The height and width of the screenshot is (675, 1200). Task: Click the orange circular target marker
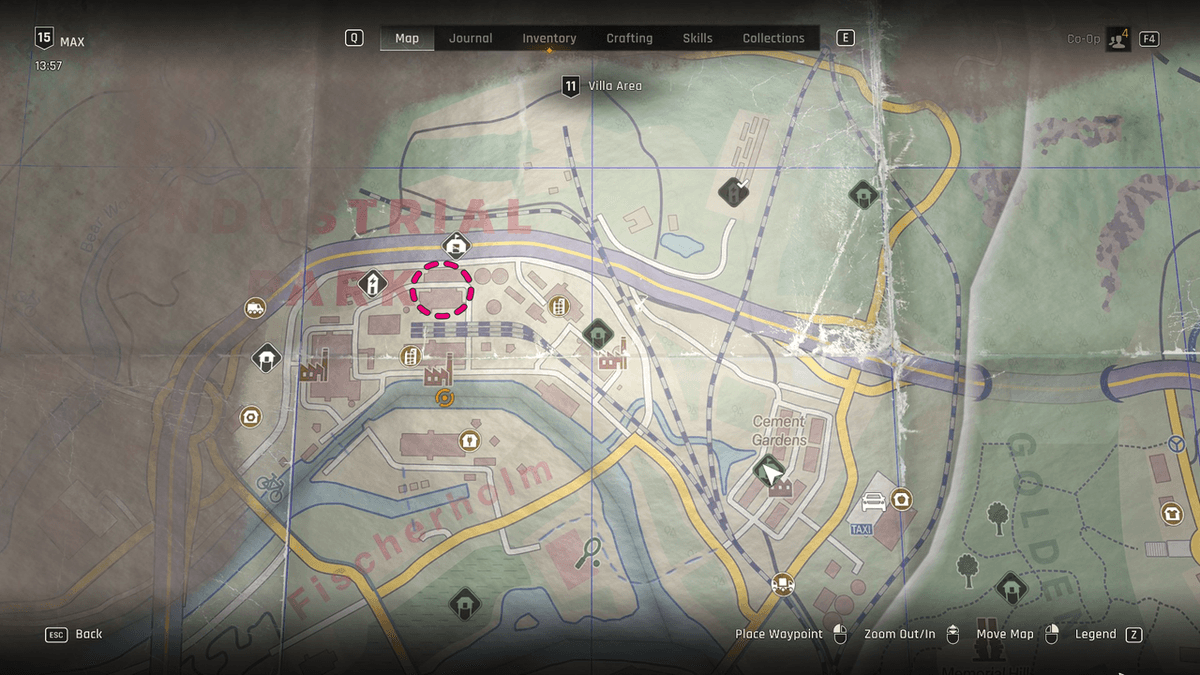[x=445, y=398]
